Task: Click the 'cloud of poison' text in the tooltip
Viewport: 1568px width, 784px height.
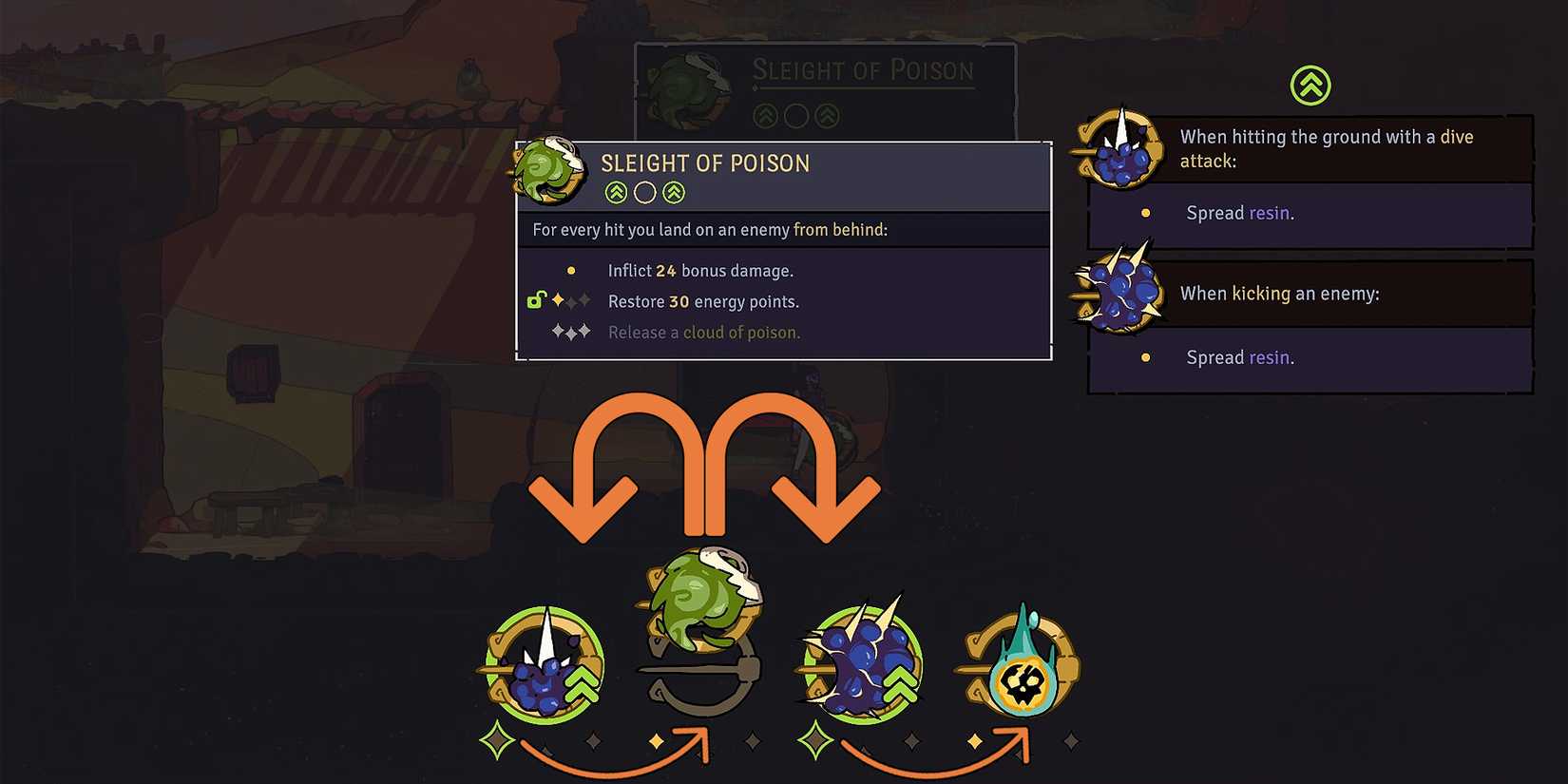Action: (740, 332)
